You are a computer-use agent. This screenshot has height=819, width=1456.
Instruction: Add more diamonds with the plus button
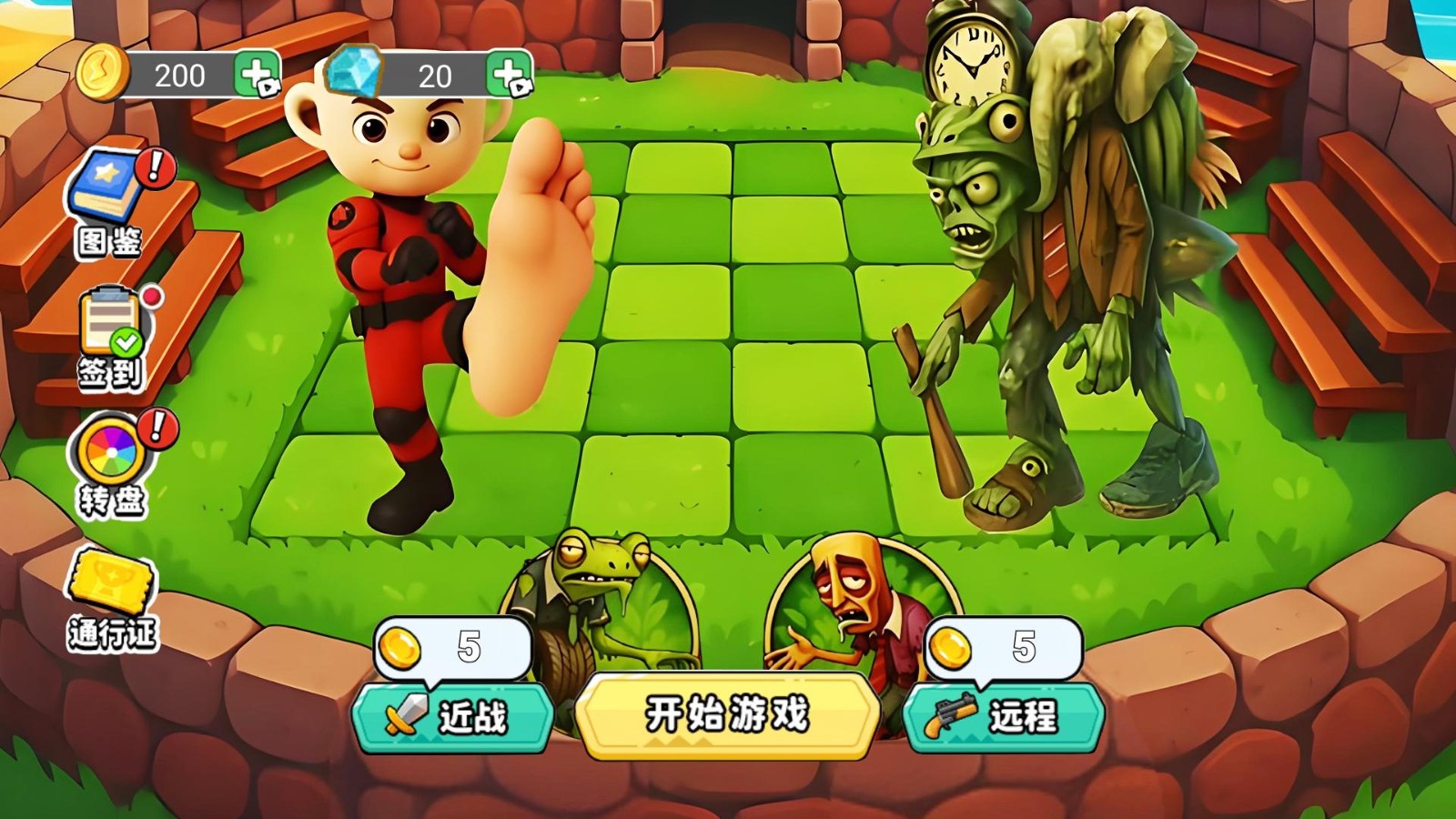pyautogui.click(x=510, y=75)
